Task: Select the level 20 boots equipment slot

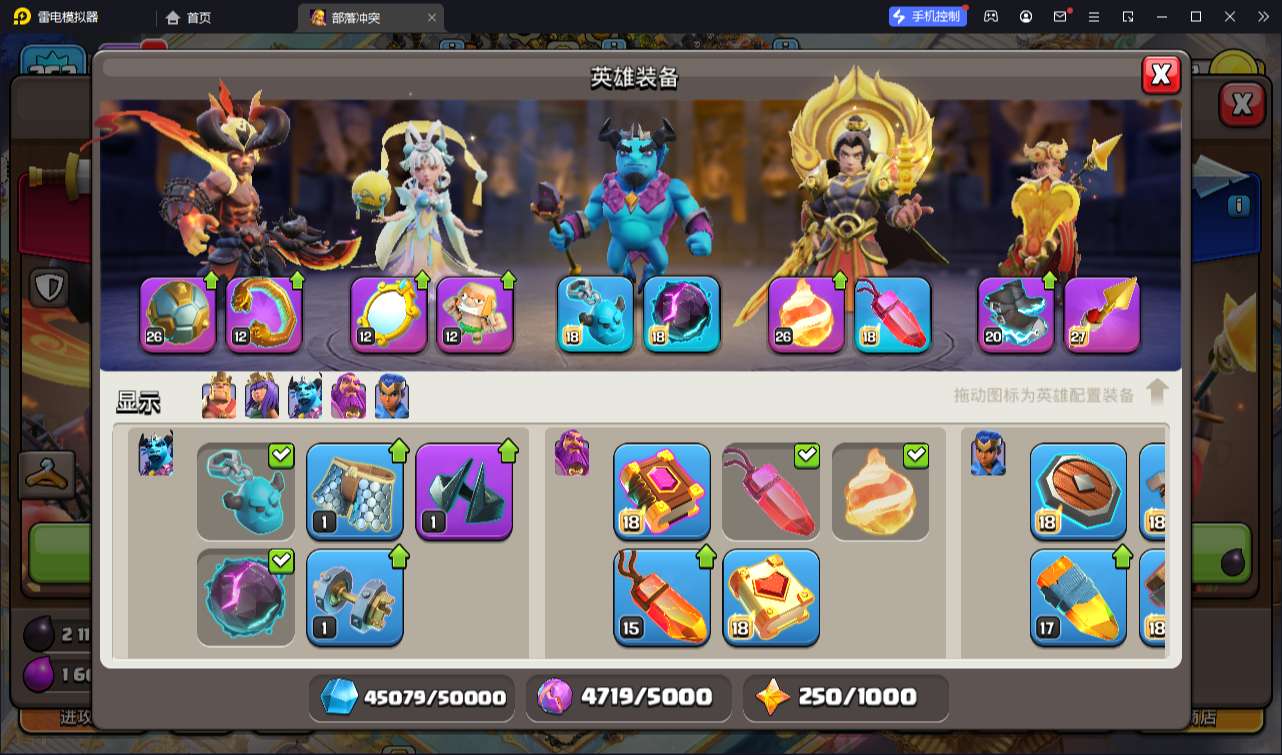Action: (1016, 315)
